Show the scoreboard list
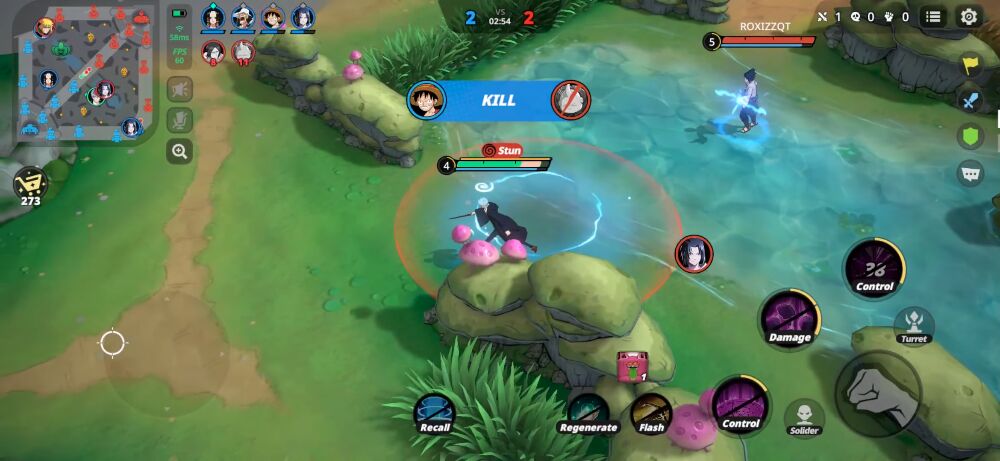The width and height of the screenshot is (1000, 461). (933, 16)
